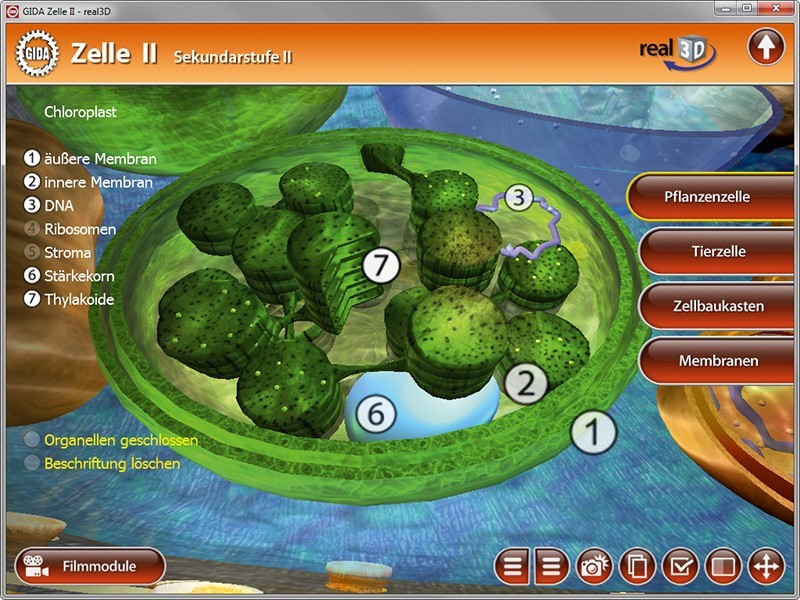This screenshot has width=800, height=600.
Task: Open the Pflanzenzelle section
Action: 706,197
